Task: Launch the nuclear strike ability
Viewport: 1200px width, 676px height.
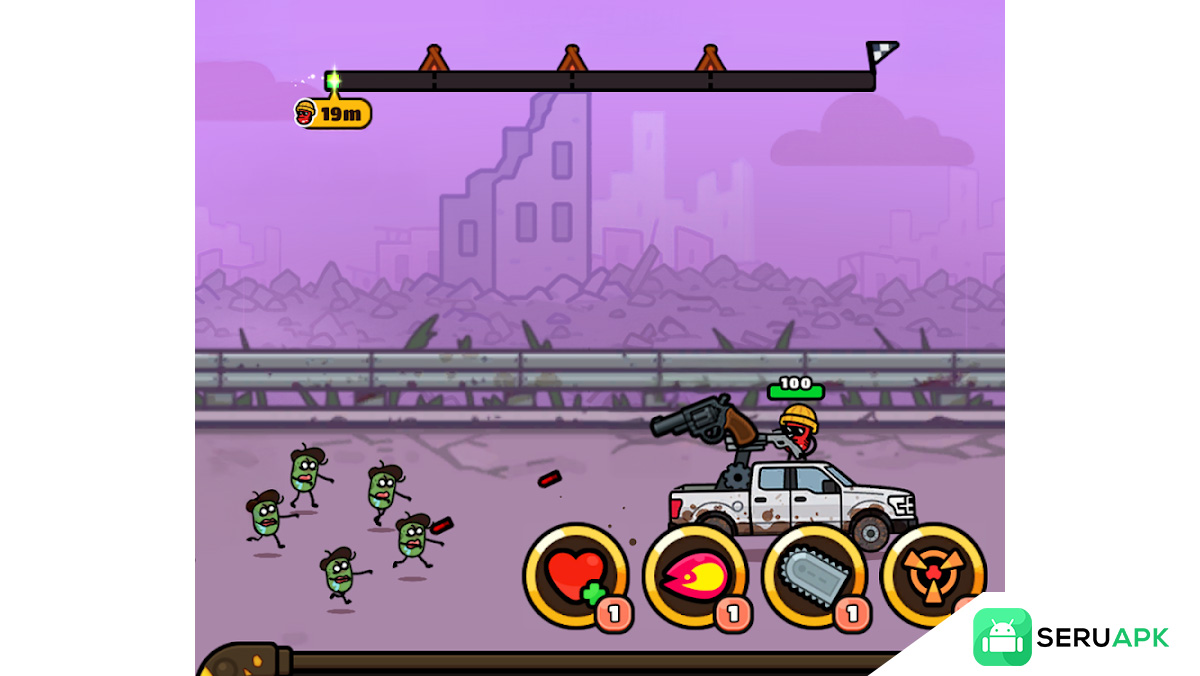Action: point(930,573)
